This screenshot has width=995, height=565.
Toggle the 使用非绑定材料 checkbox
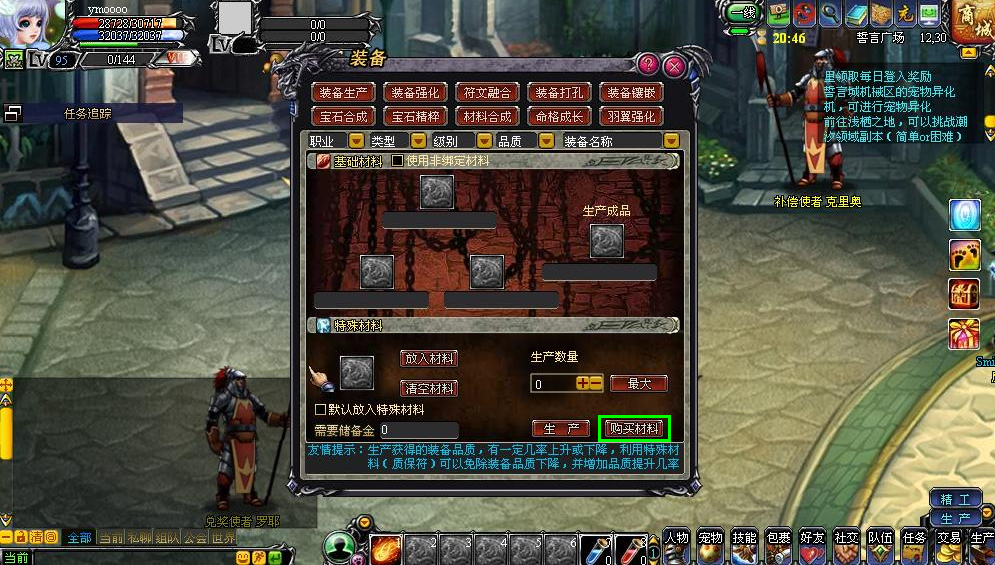coord(397,161)
